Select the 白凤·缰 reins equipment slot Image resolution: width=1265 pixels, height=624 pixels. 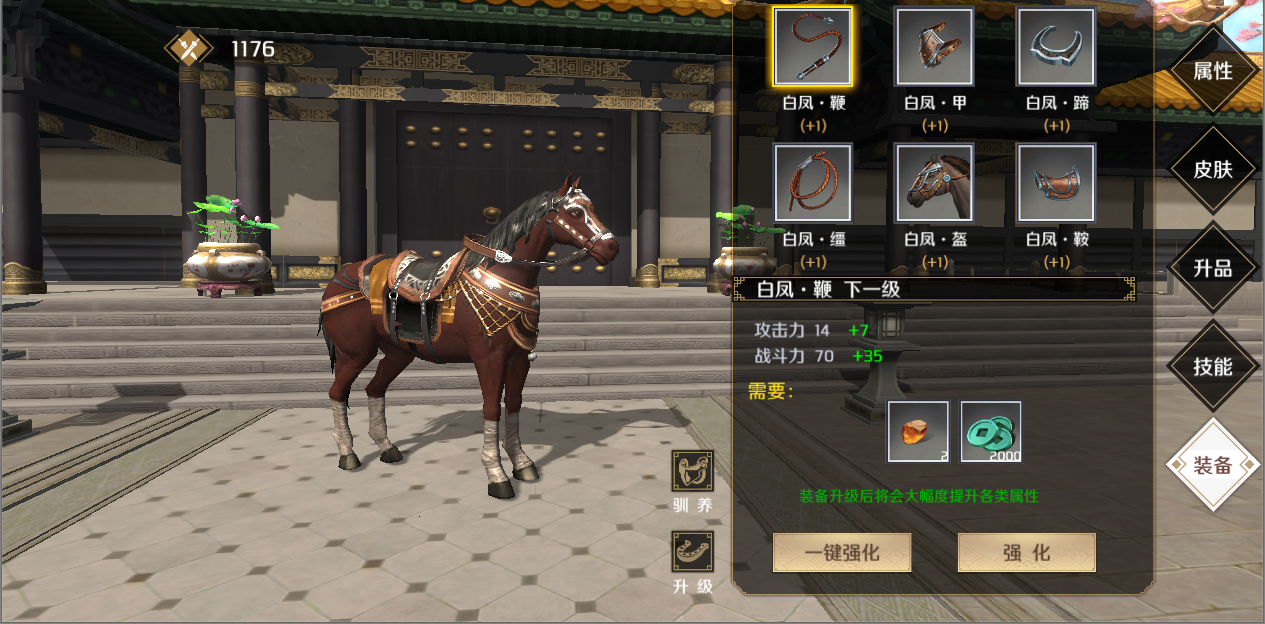(x=812, y=182)
